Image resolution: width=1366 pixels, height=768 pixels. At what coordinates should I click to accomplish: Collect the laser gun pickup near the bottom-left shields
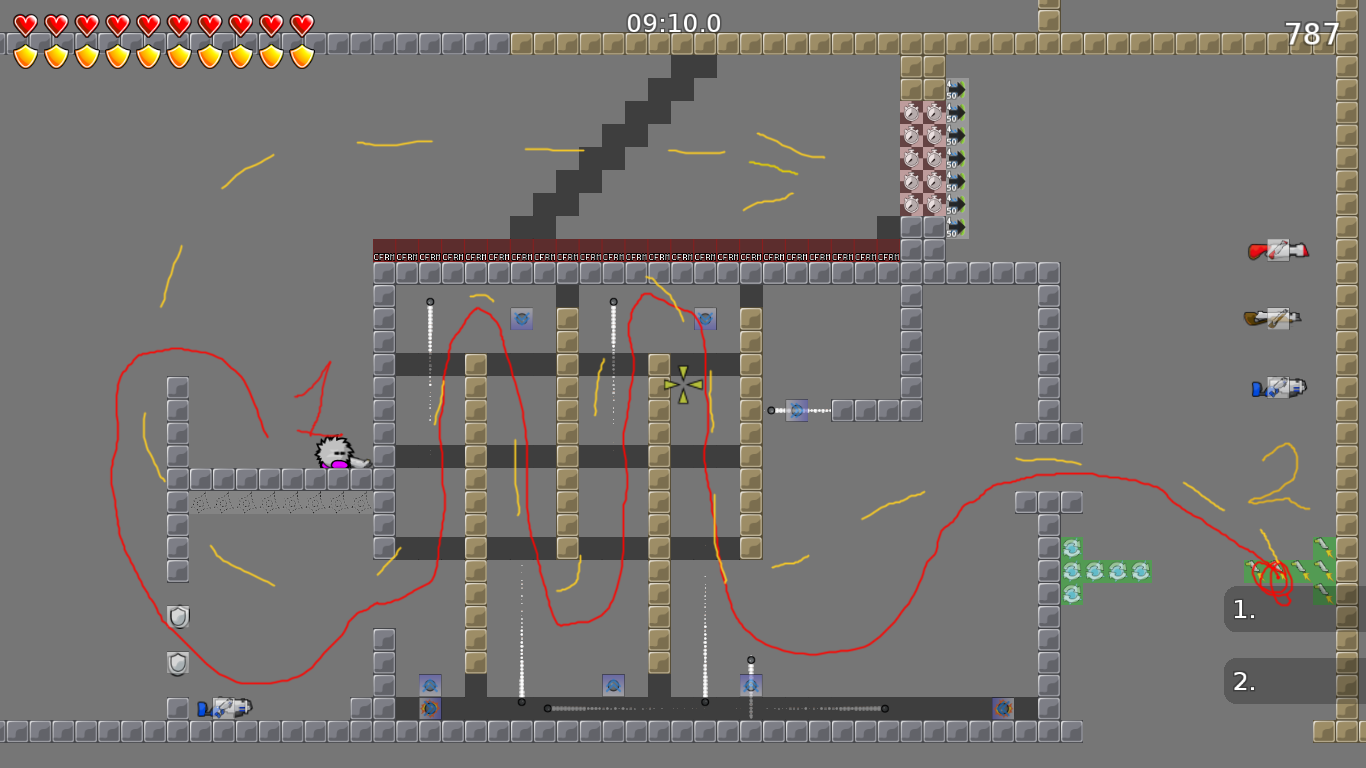click(222, 710)
